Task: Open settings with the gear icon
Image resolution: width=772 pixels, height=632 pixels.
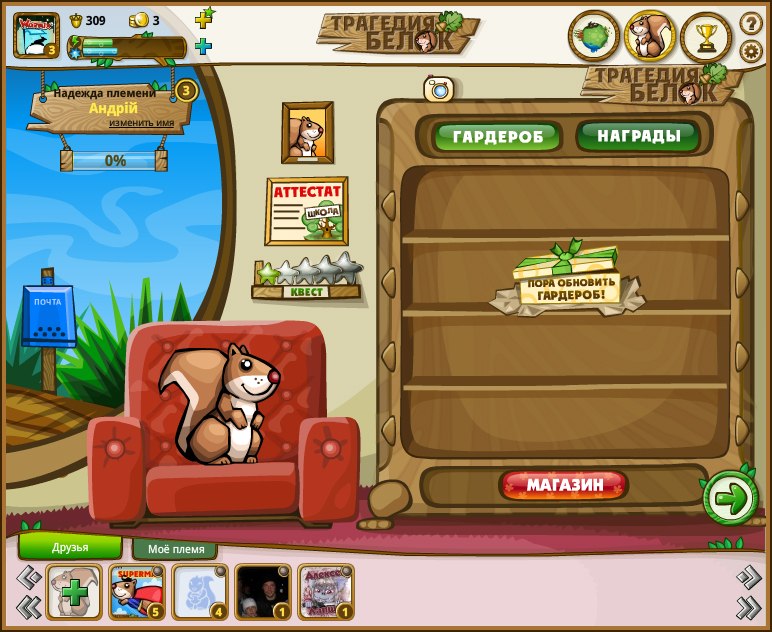Action: pos(750,51)
